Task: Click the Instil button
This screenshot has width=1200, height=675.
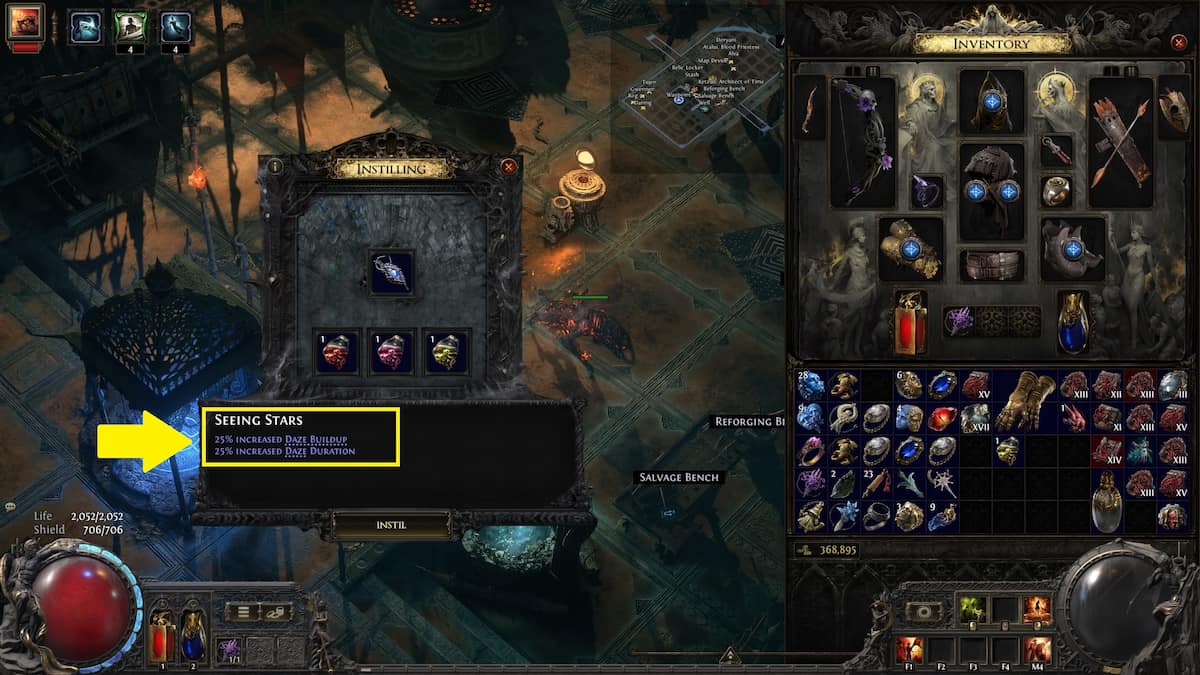Action: (x=392, y=523)
